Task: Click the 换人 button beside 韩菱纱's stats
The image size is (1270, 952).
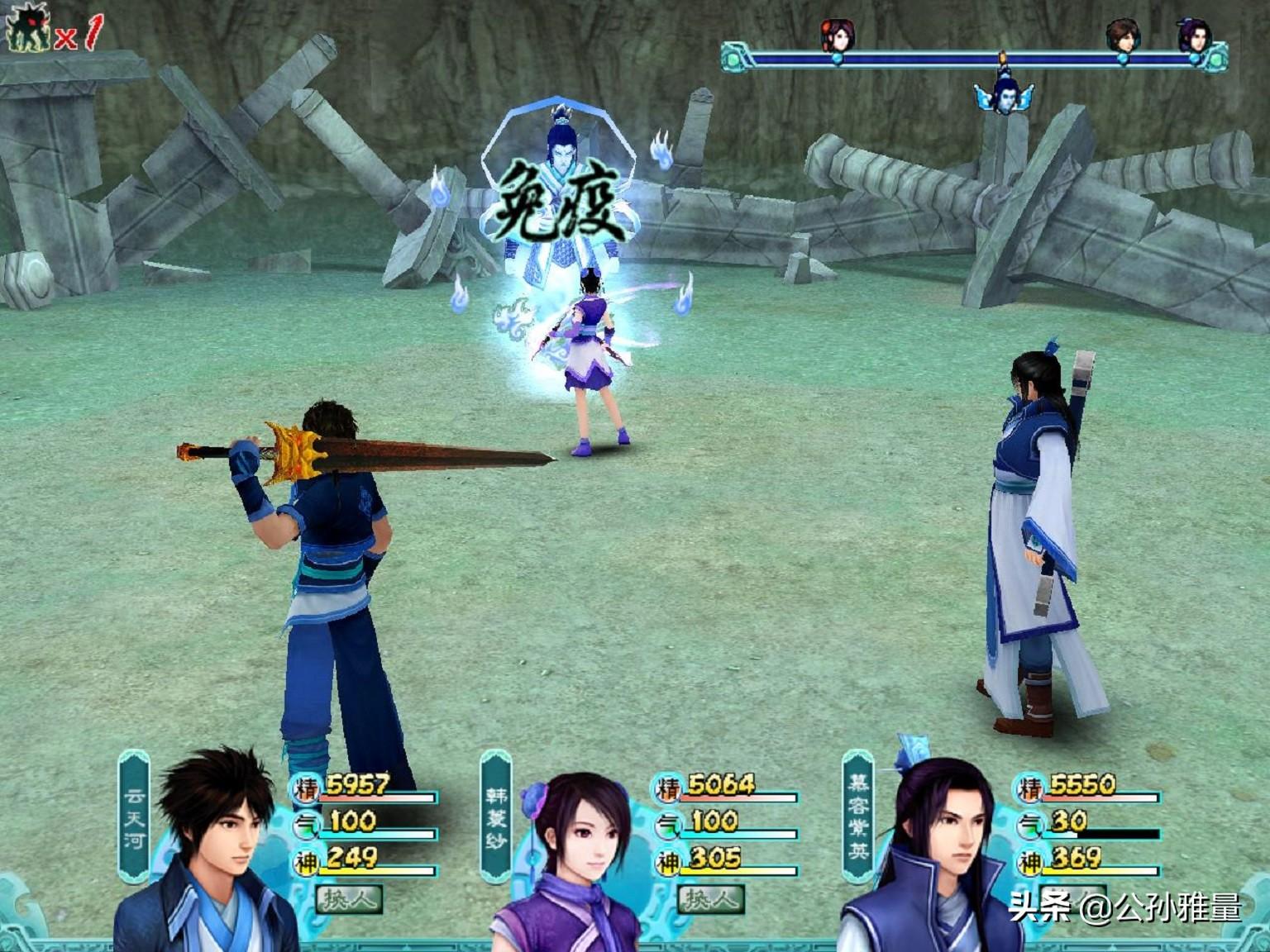Action: (x=709, y=899)
